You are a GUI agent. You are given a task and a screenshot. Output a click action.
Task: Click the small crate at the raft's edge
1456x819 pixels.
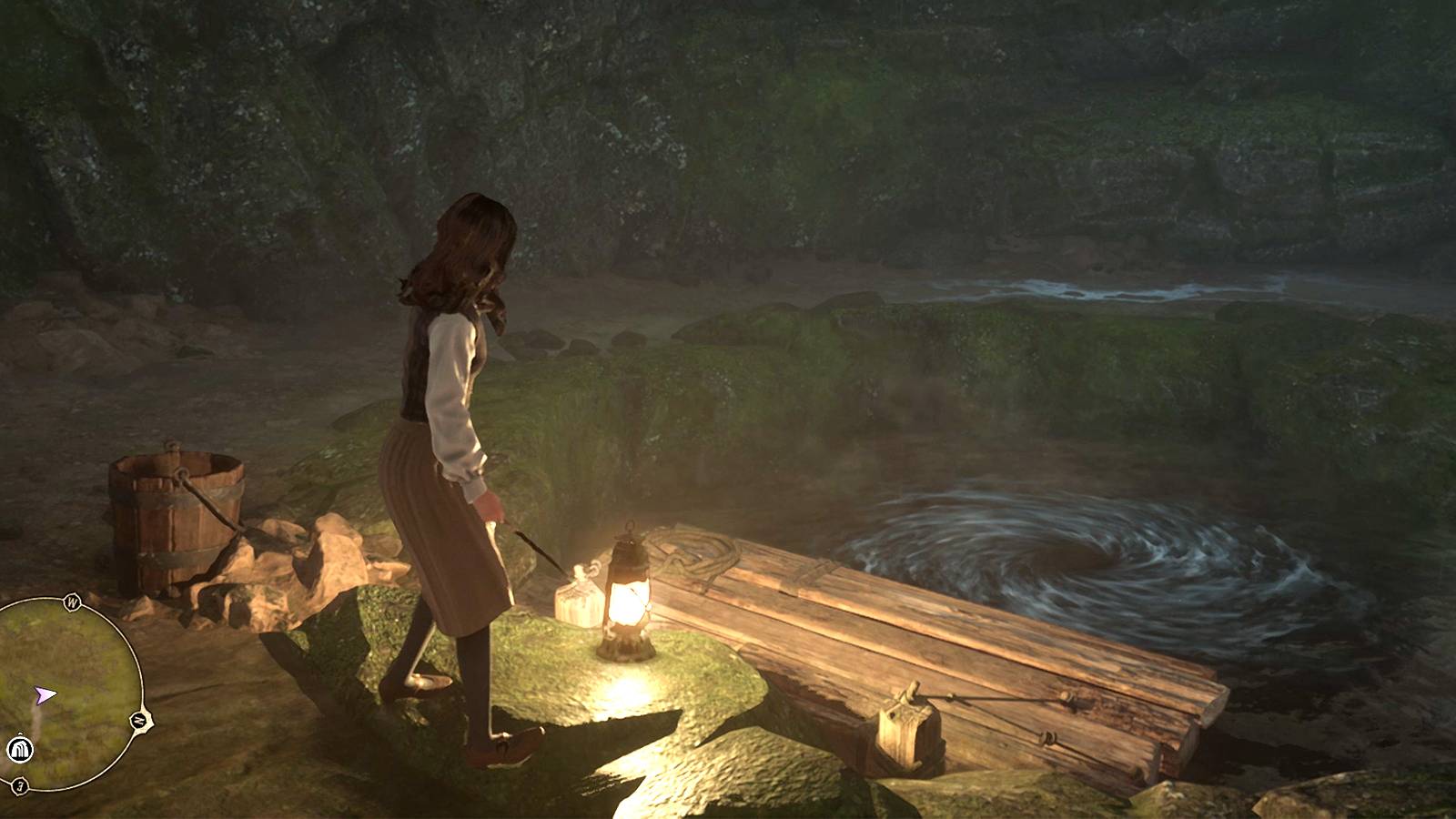905,733
